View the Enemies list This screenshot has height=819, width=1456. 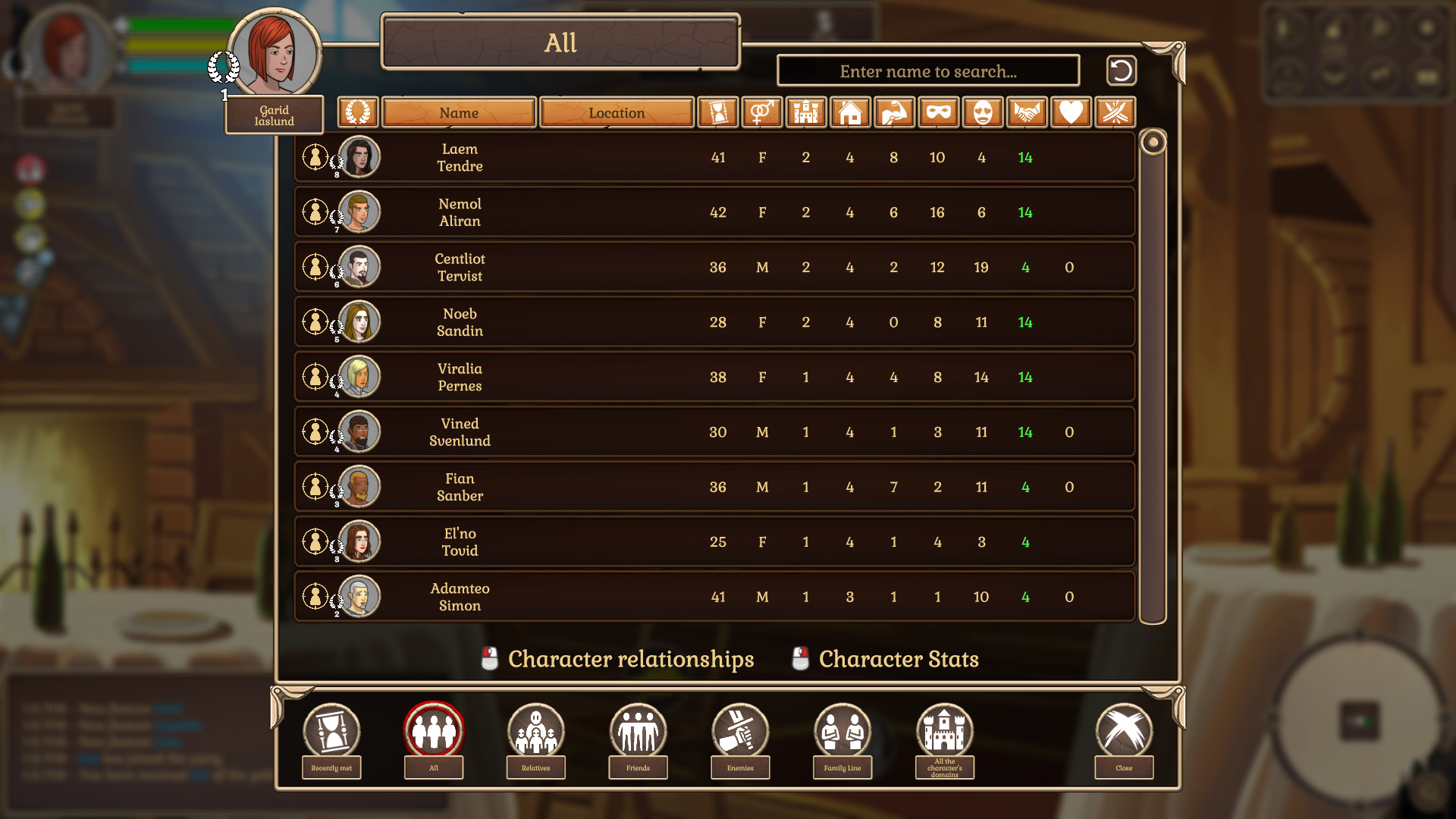pyautogui.click(x=740, y=732)
